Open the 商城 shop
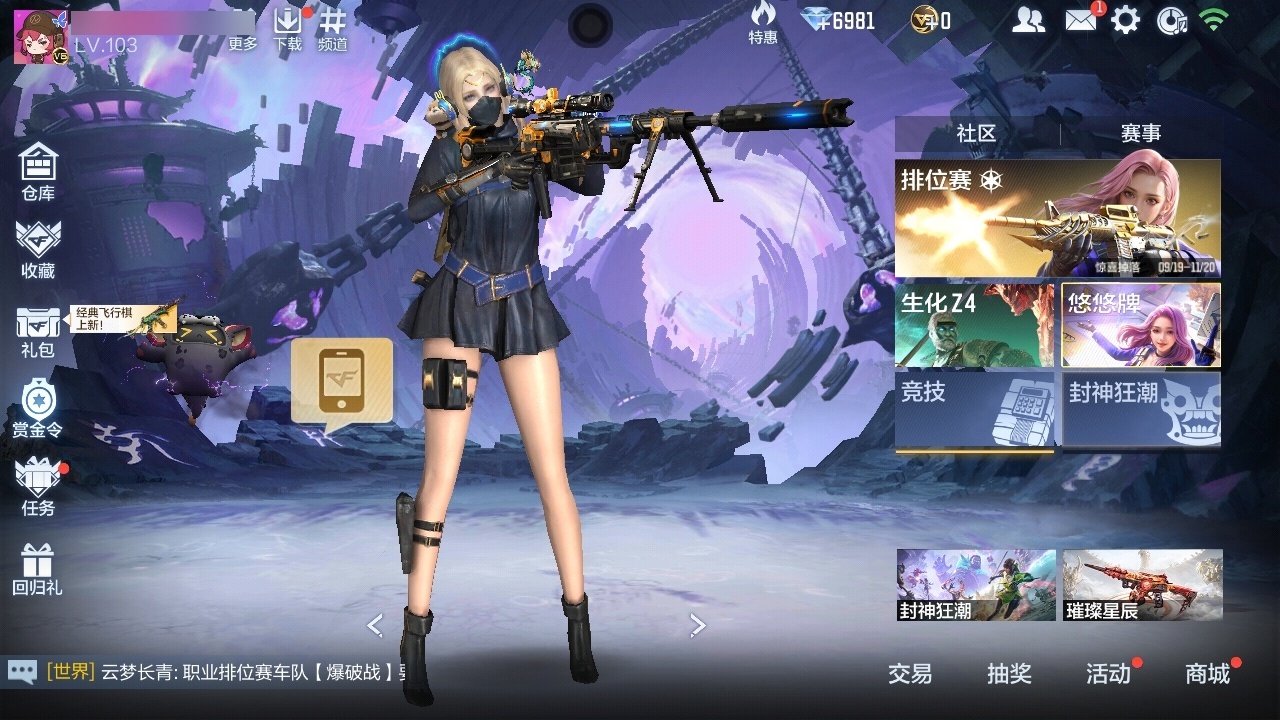This screenshot has height=720, width=1280. (1208, 674)
